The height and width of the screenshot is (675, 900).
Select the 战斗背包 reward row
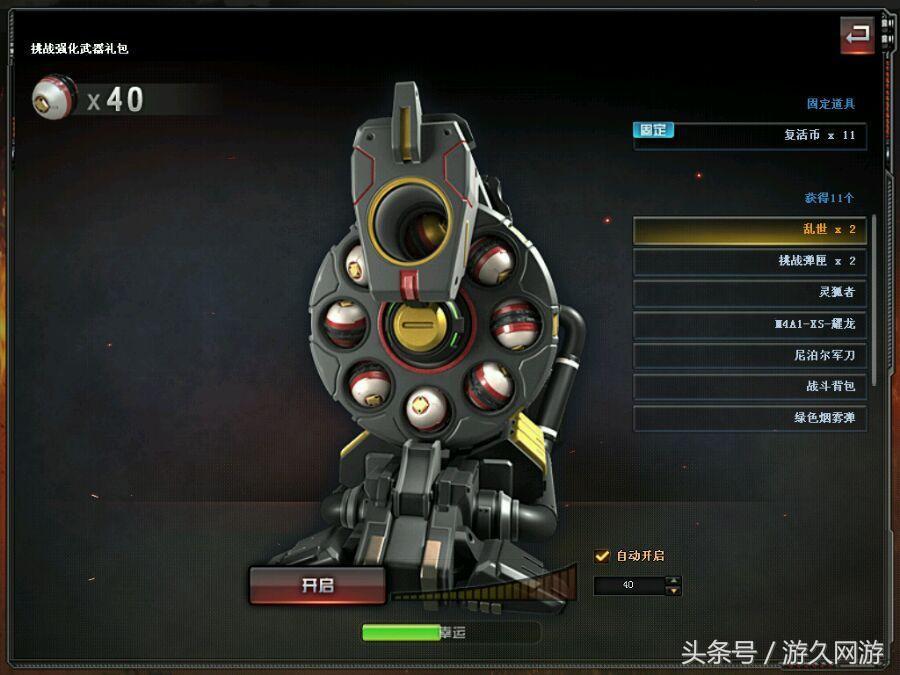pos(749,387)
